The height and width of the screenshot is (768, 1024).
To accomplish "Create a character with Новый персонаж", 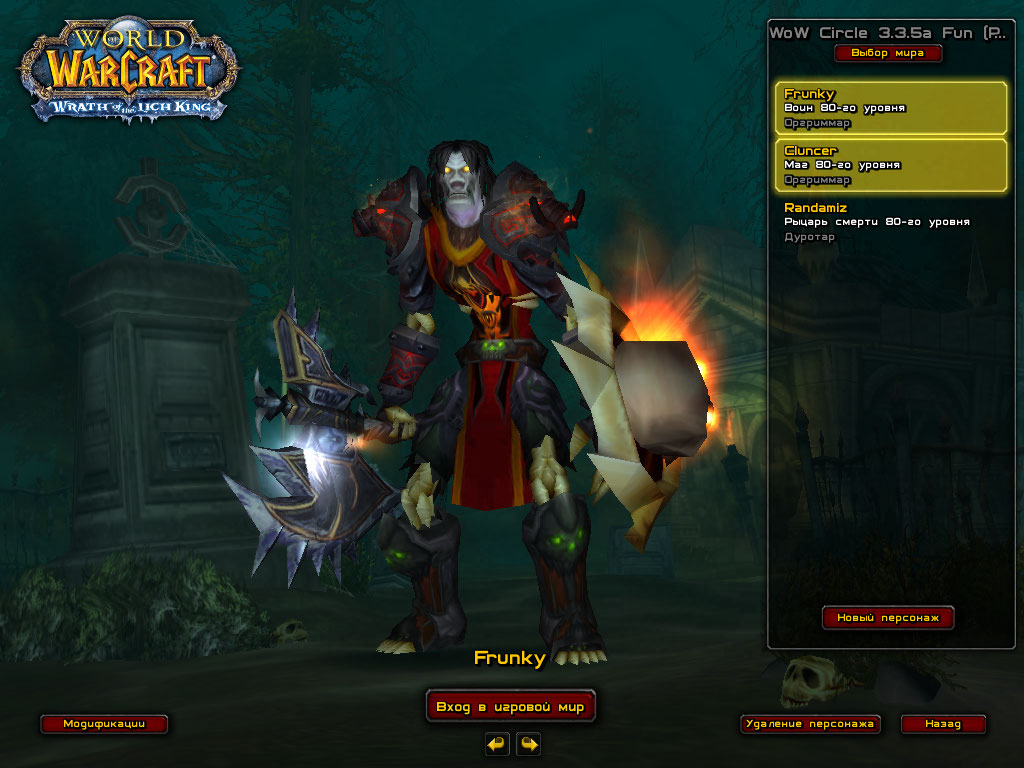I will tap(888, 618).
